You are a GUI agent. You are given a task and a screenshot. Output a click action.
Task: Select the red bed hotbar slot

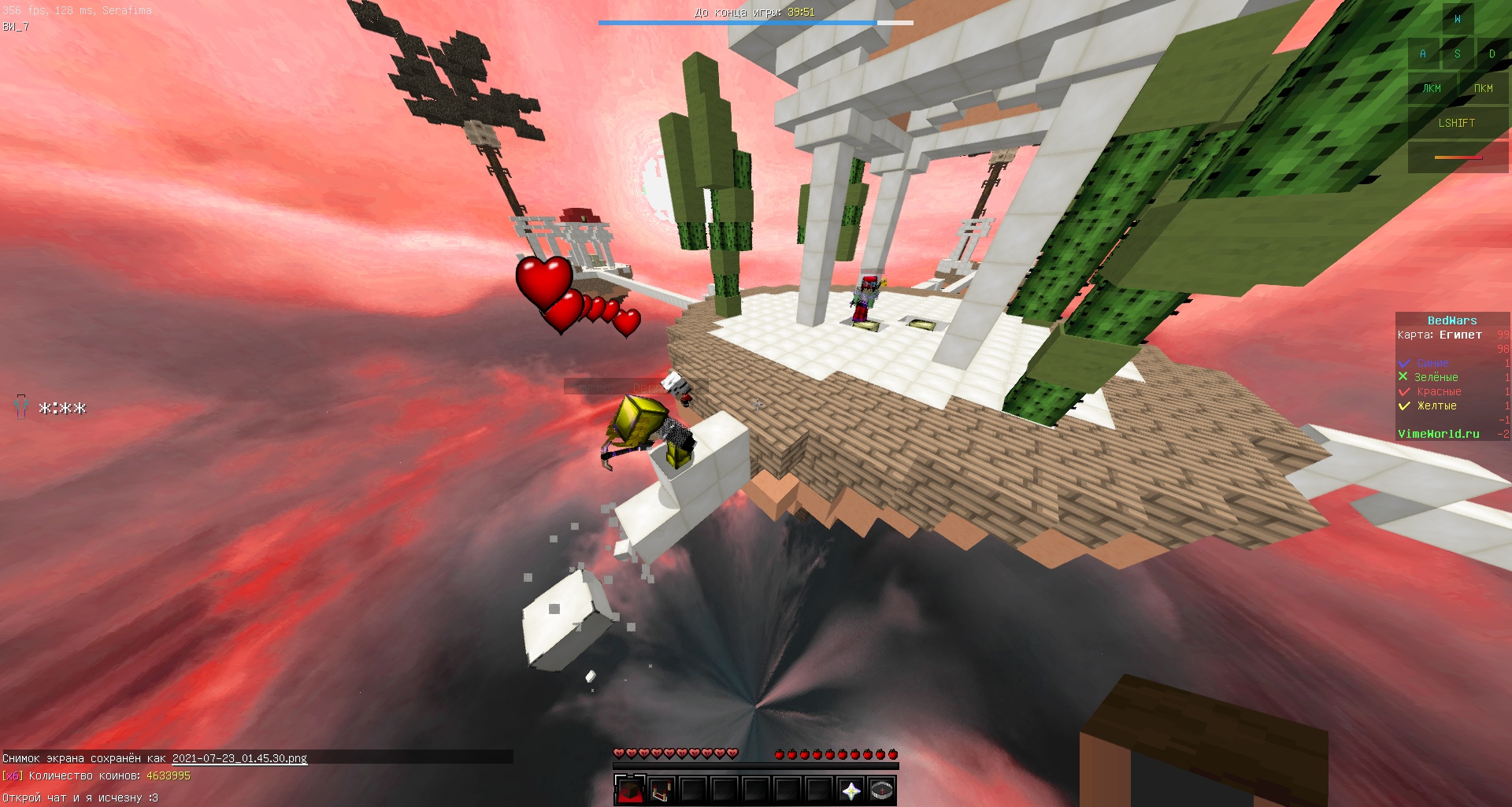(x=661, y=790)
